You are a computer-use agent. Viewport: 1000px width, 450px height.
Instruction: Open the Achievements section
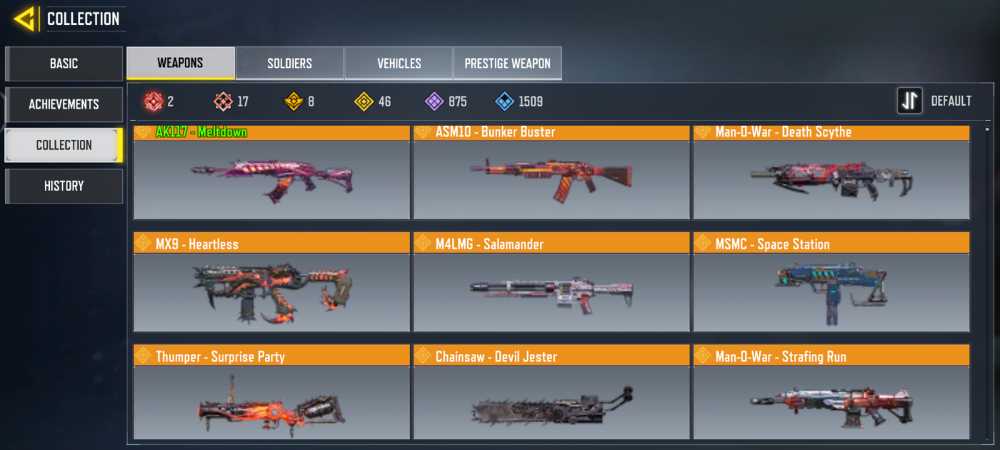[64, 104]
